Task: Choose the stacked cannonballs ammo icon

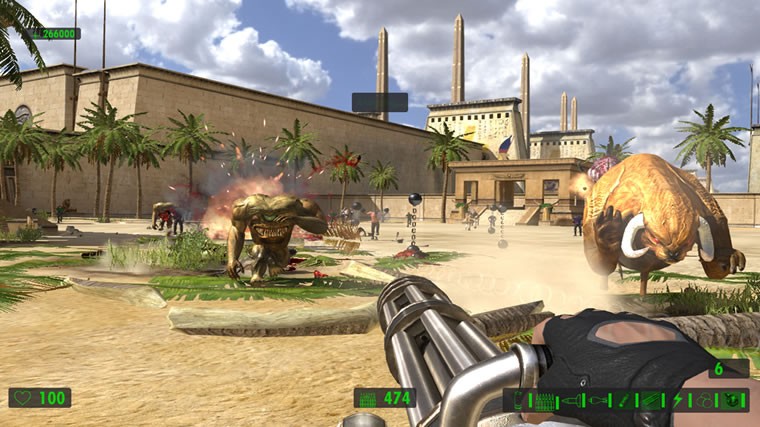Action: (x=705, y=401)
